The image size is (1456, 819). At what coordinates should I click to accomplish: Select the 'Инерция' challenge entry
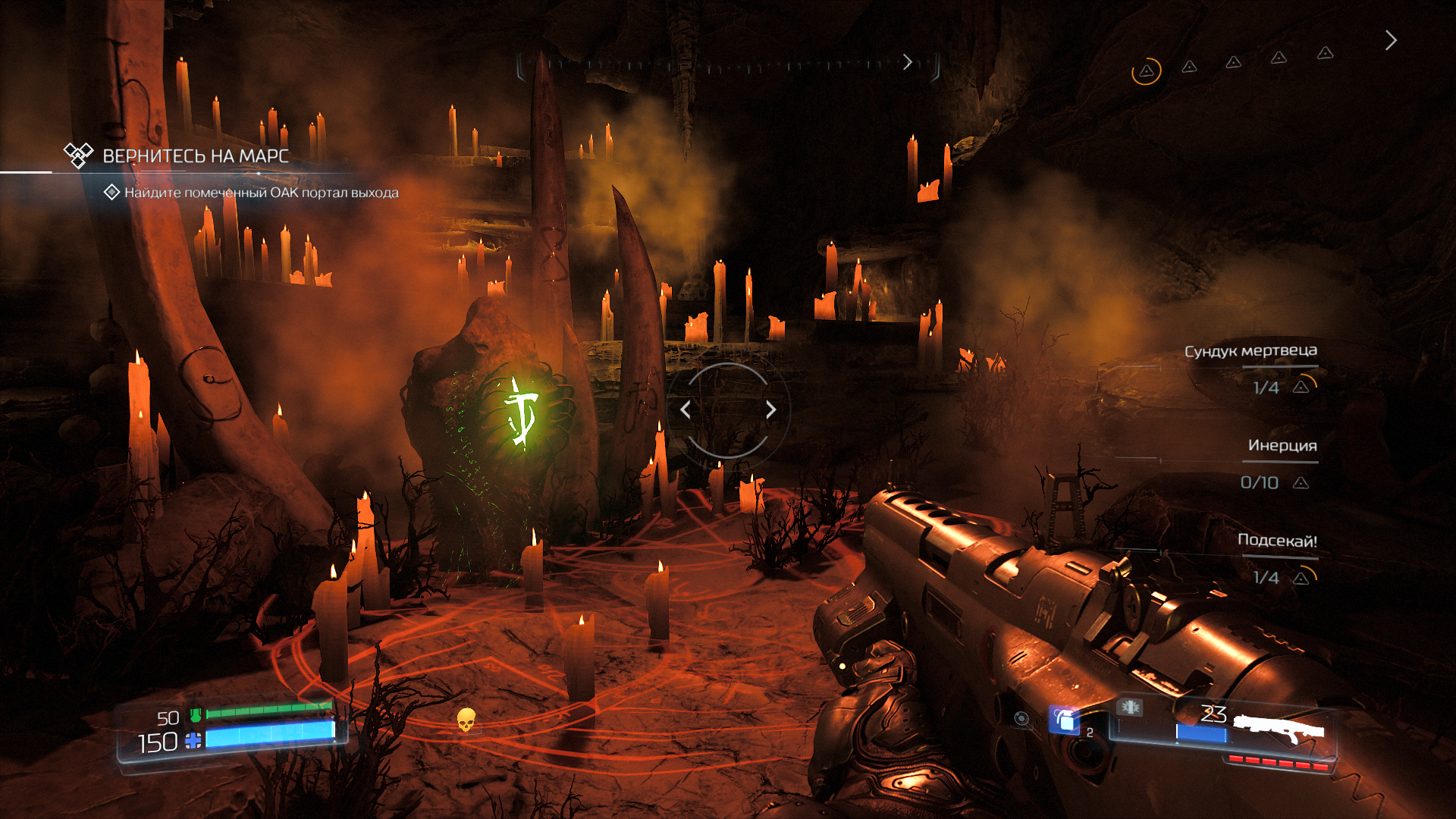point(1282,446)
